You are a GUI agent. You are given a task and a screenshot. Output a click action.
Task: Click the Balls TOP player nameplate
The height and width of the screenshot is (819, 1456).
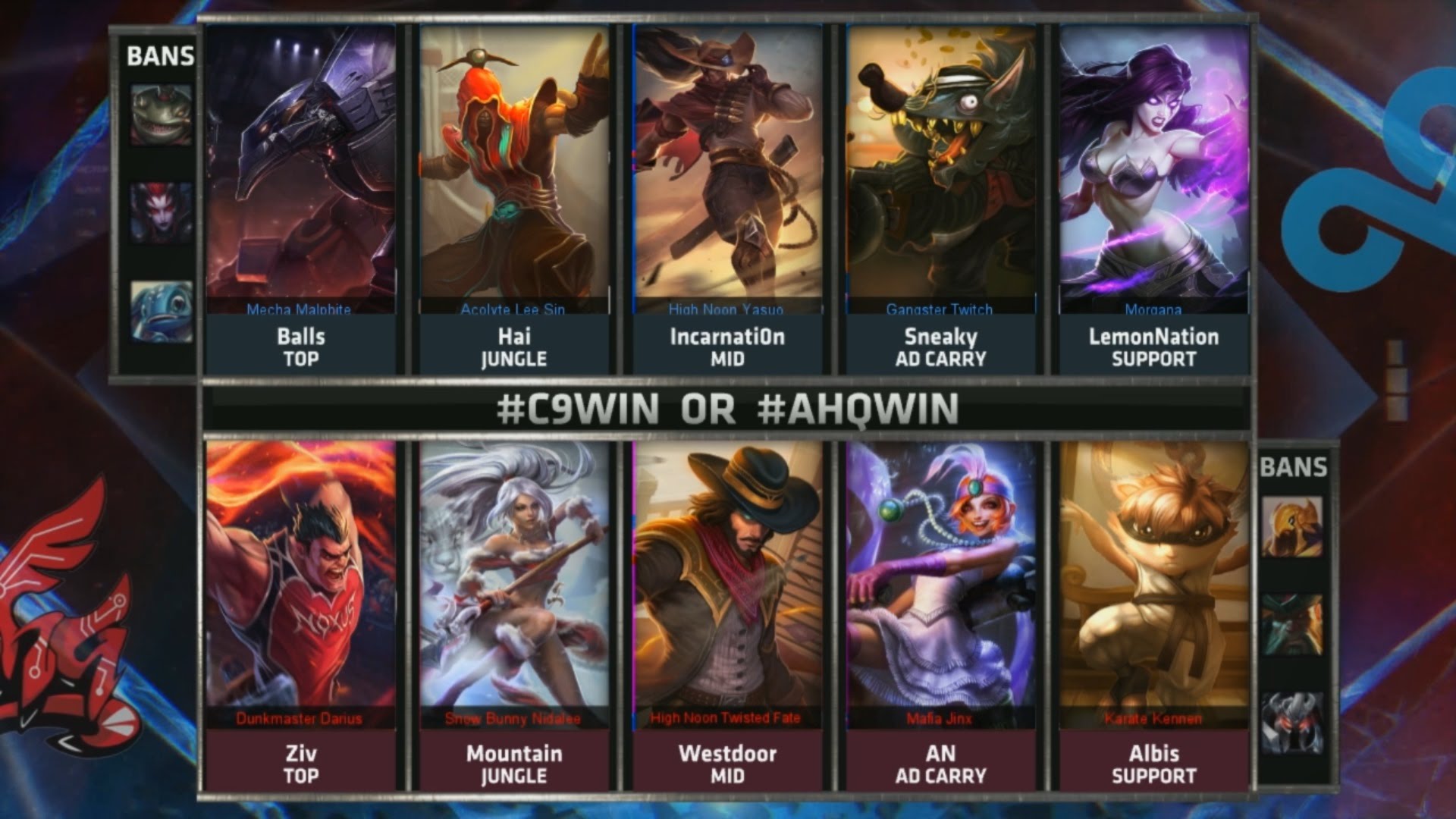pos(302,343)
